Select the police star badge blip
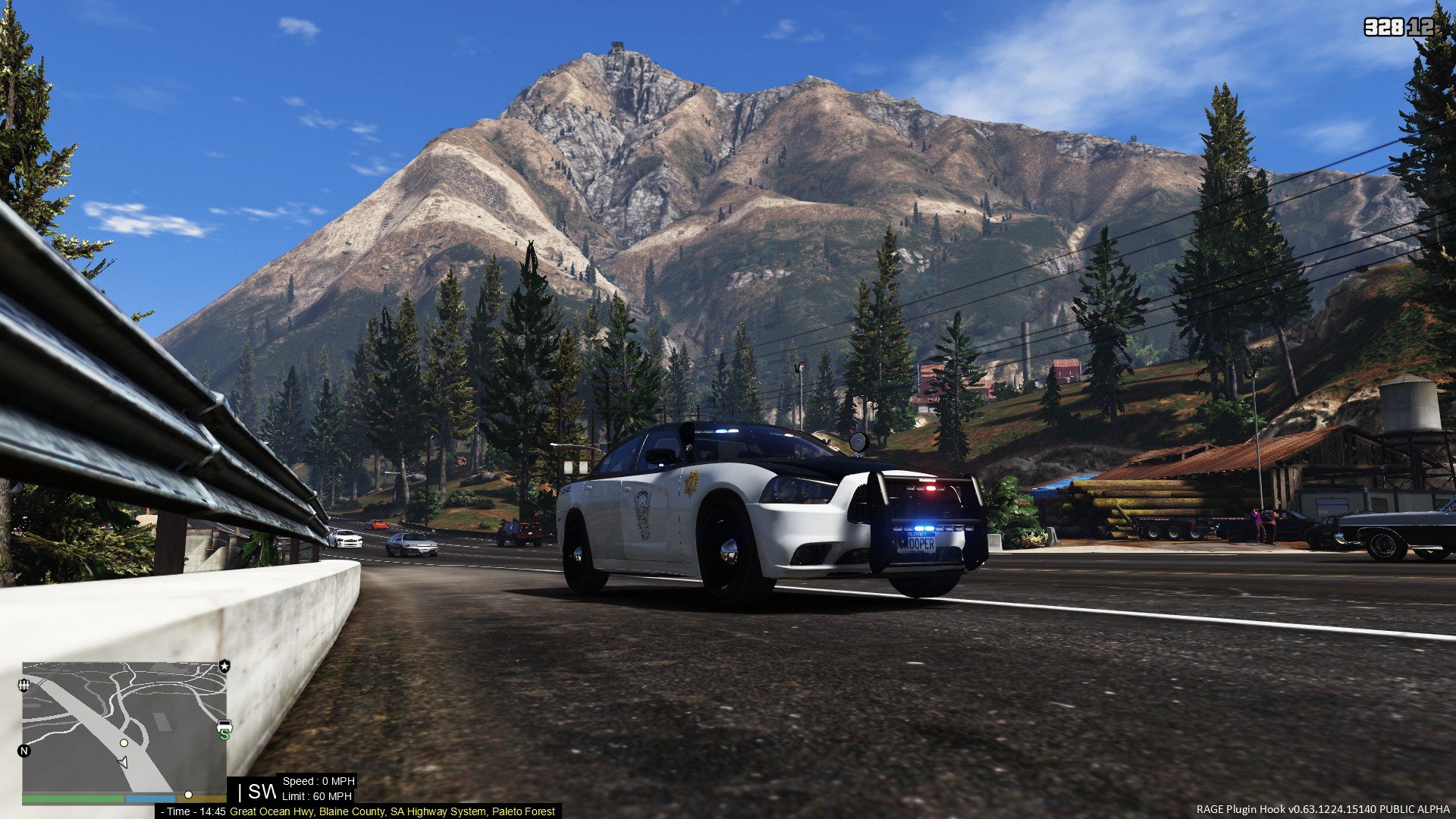 point(224,666)
